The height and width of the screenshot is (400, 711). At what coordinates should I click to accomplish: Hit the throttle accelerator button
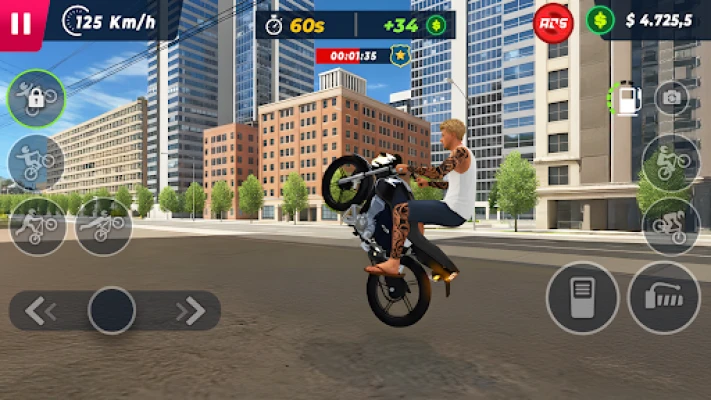coord(663,298)
